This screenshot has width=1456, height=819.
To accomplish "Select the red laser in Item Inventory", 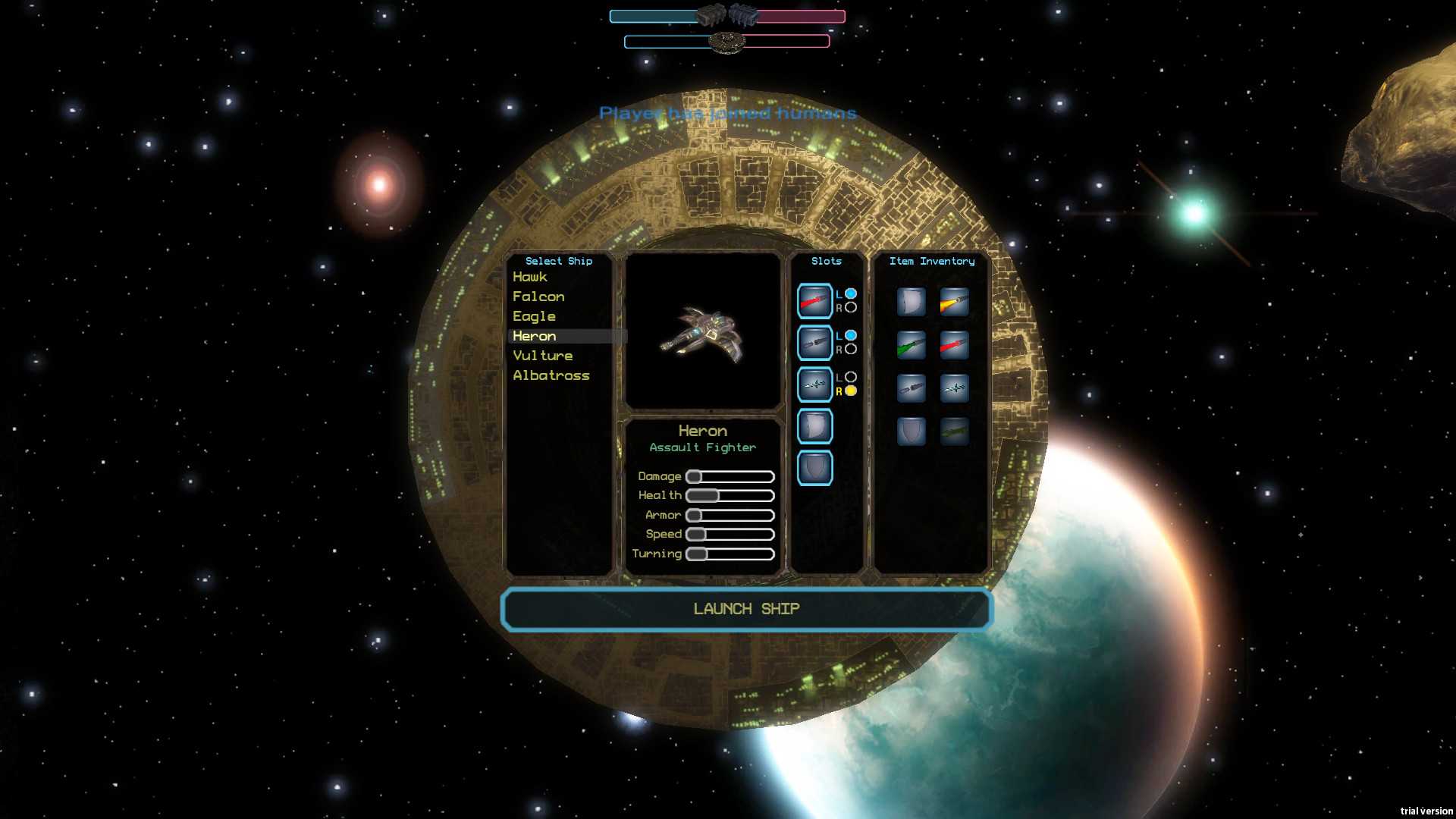I will (x=954, y=345).
